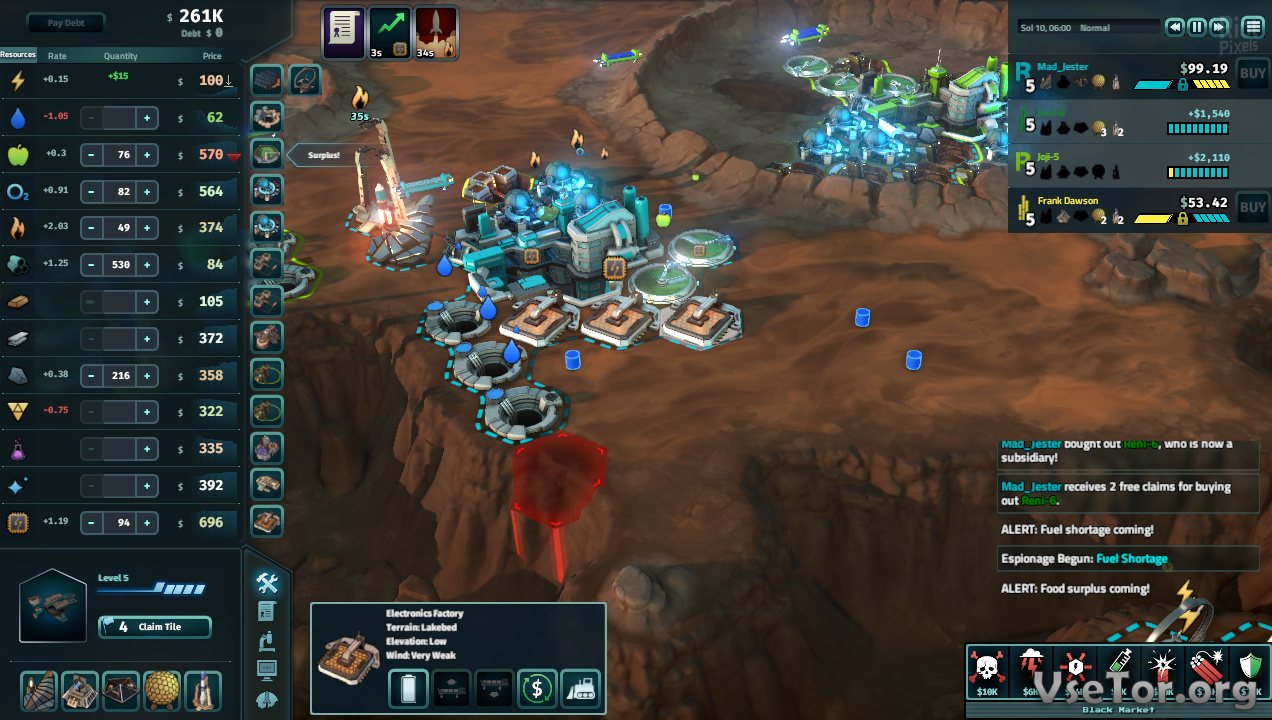Slow down the game with rewind
Viewport: 1272px width, 720px height.
pyautogui.click(x=1175, y=27)
